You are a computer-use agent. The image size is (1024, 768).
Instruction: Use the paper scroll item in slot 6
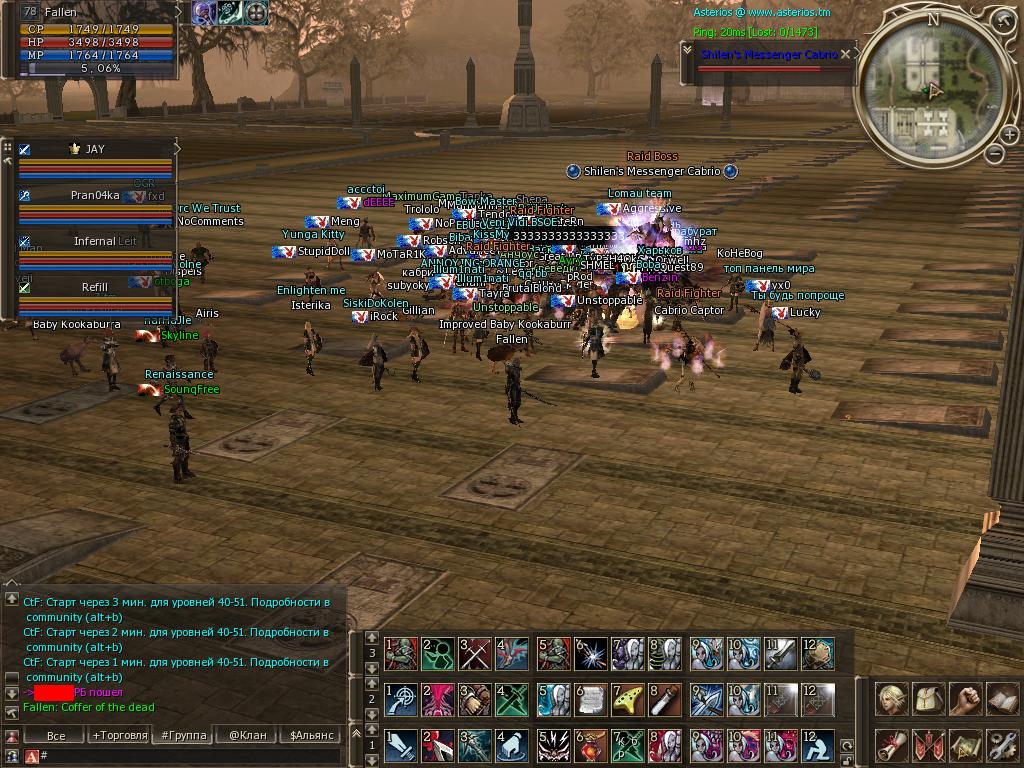pos(590,699)
